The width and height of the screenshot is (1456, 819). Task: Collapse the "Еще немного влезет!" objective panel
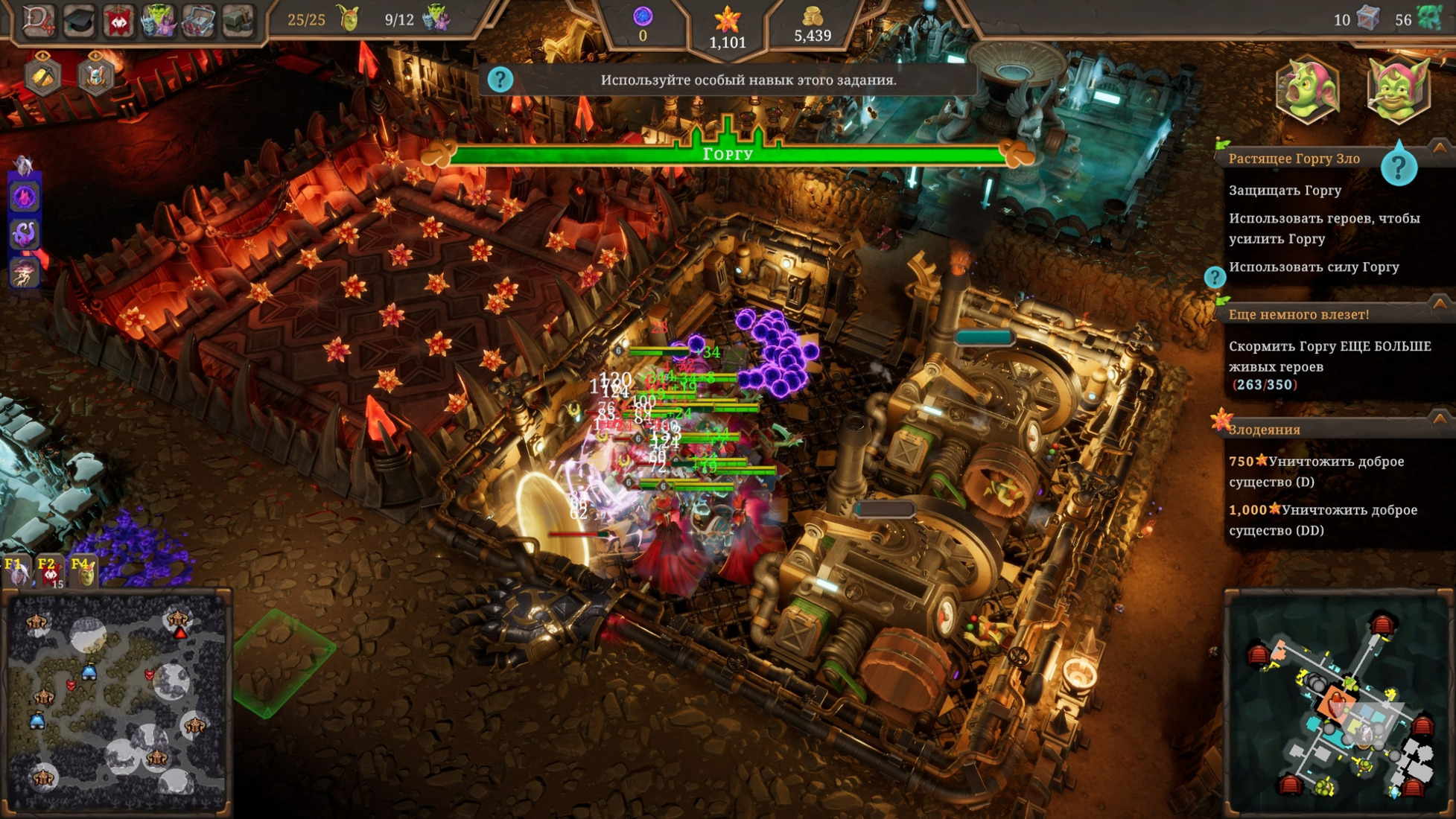pos(1440,304)
